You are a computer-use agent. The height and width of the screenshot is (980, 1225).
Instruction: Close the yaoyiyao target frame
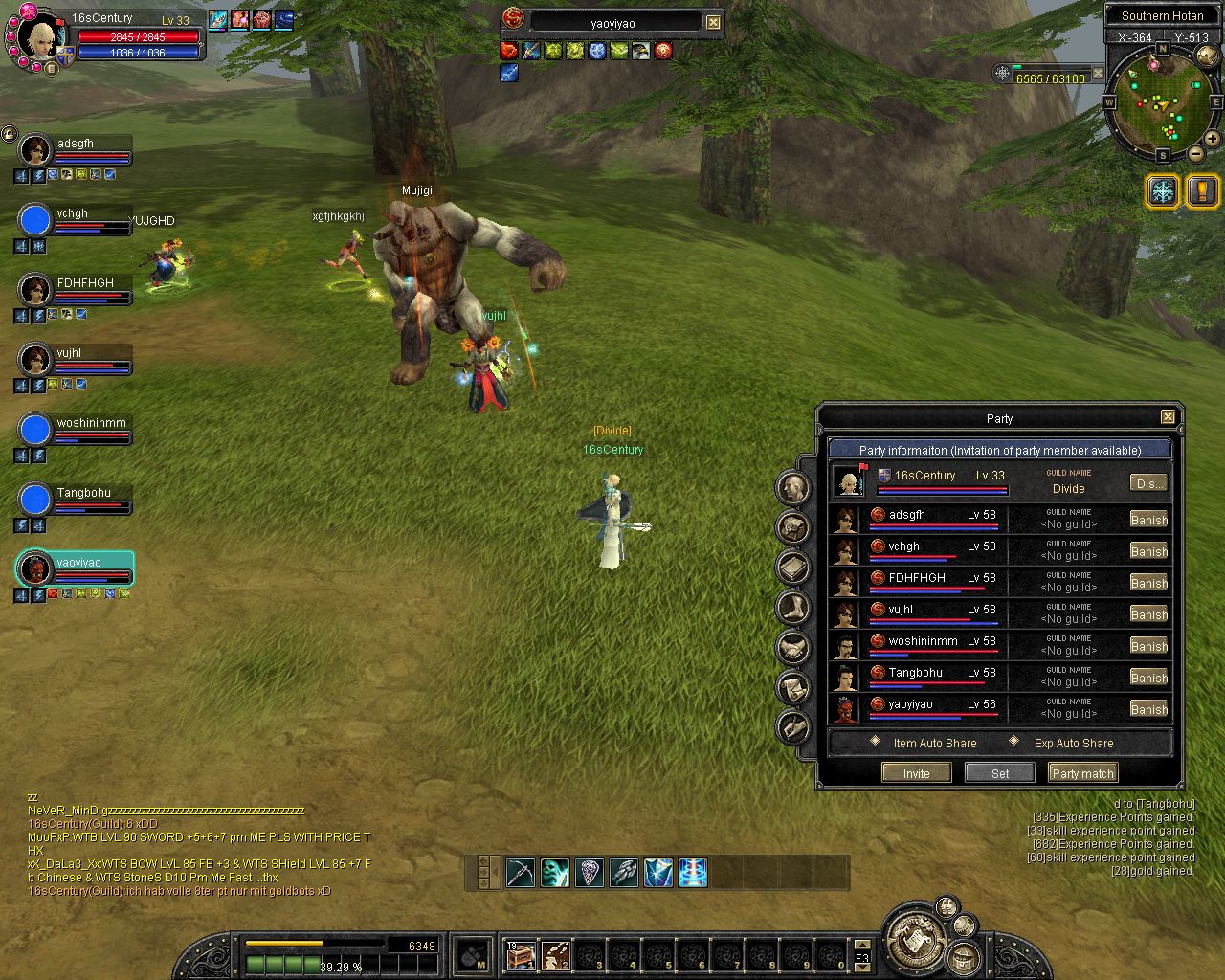click(x=714, y=22)
